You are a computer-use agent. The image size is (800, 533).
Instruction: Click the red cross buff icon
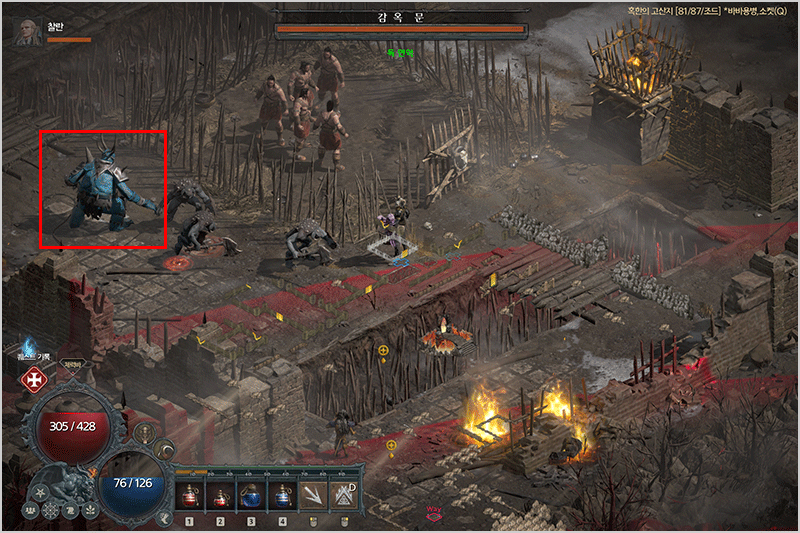[x=31, y=380]
